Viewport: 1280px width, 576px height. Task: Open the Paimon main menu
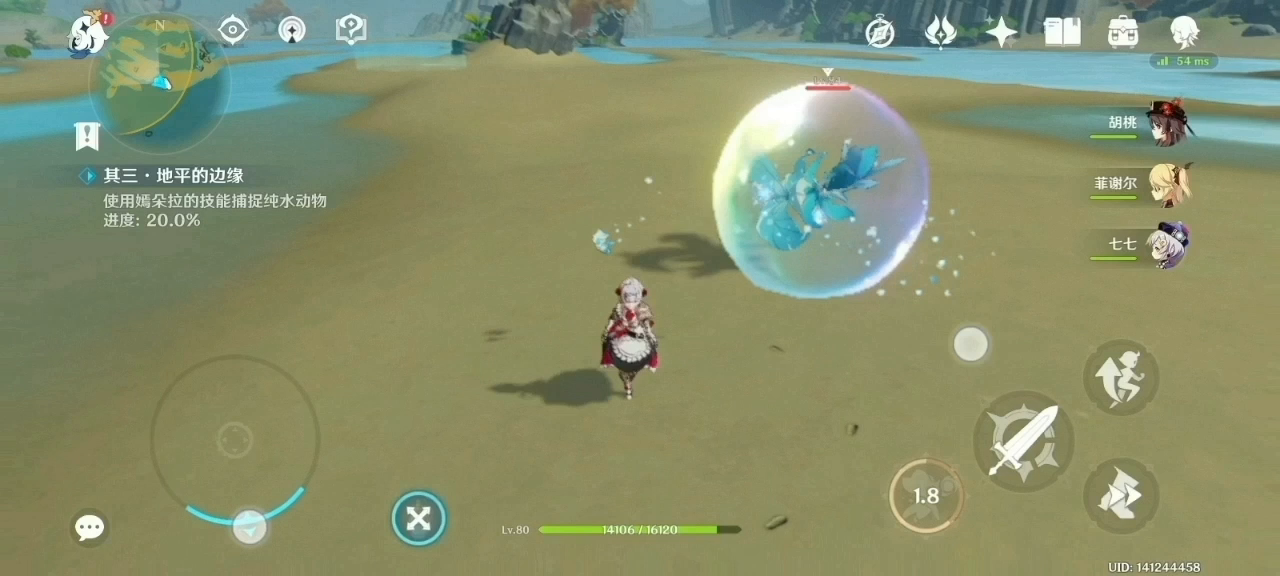click(x=88, y=33)
